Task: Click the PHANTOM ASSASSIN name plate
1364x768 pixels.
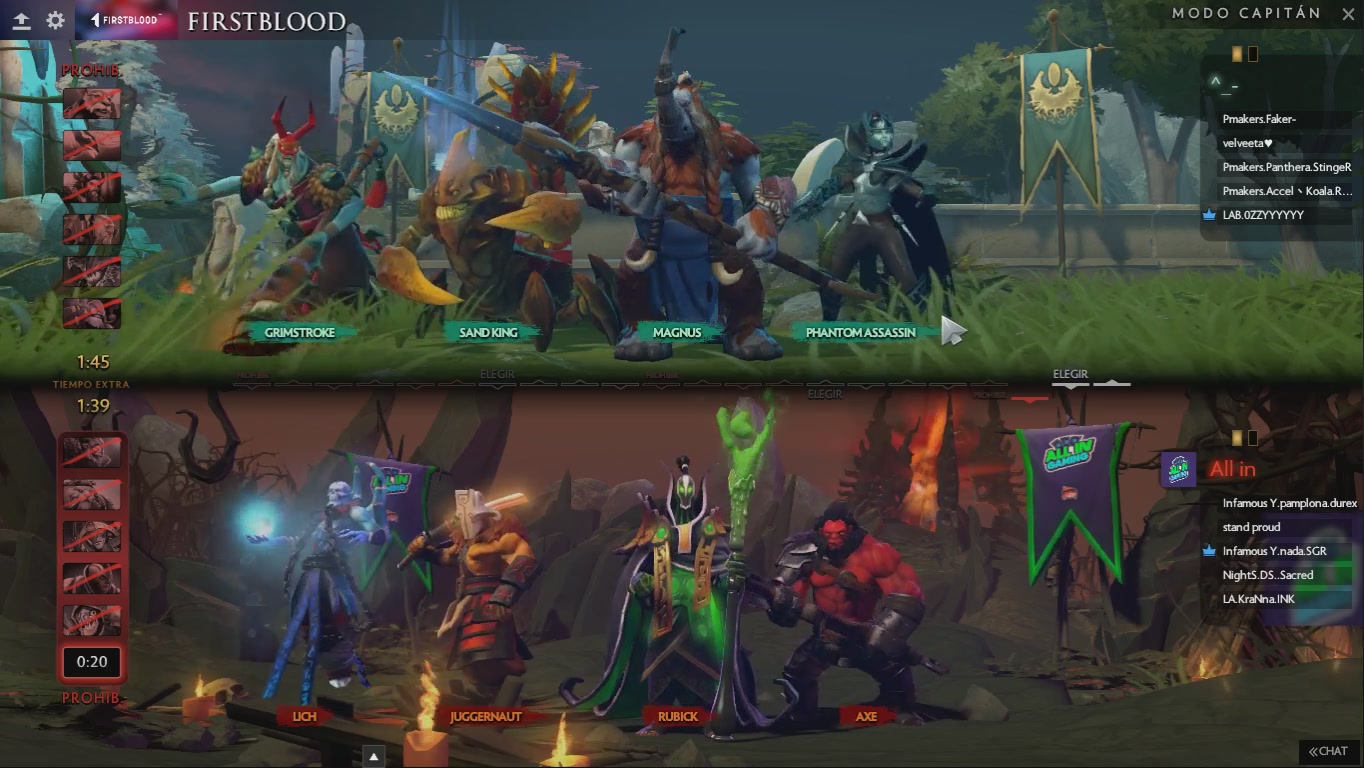Action: 861,332
